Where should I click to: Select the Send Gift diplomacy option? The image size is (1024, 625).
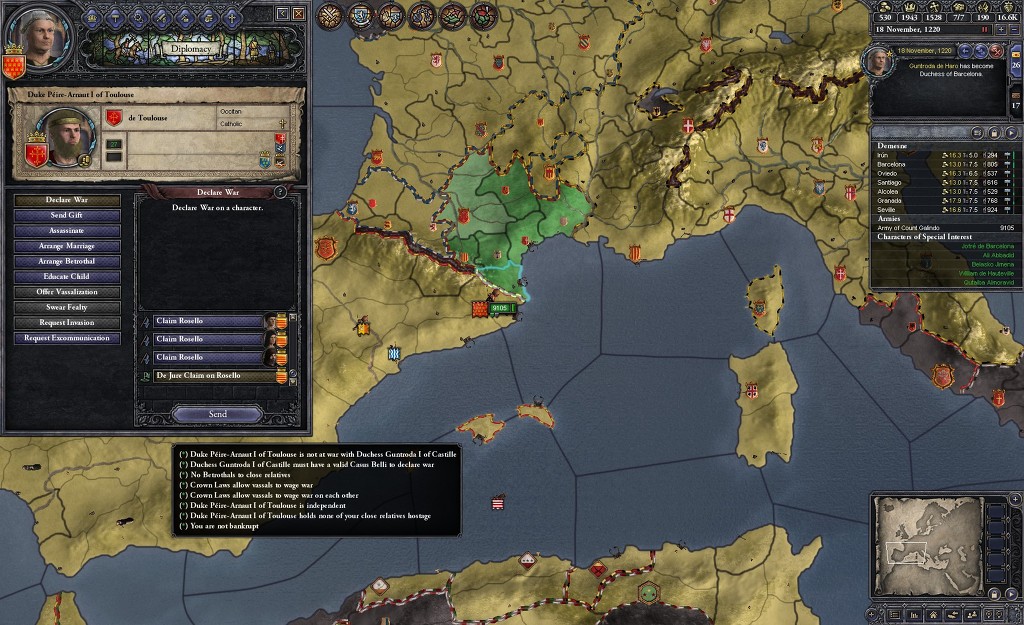pos(67,215)
